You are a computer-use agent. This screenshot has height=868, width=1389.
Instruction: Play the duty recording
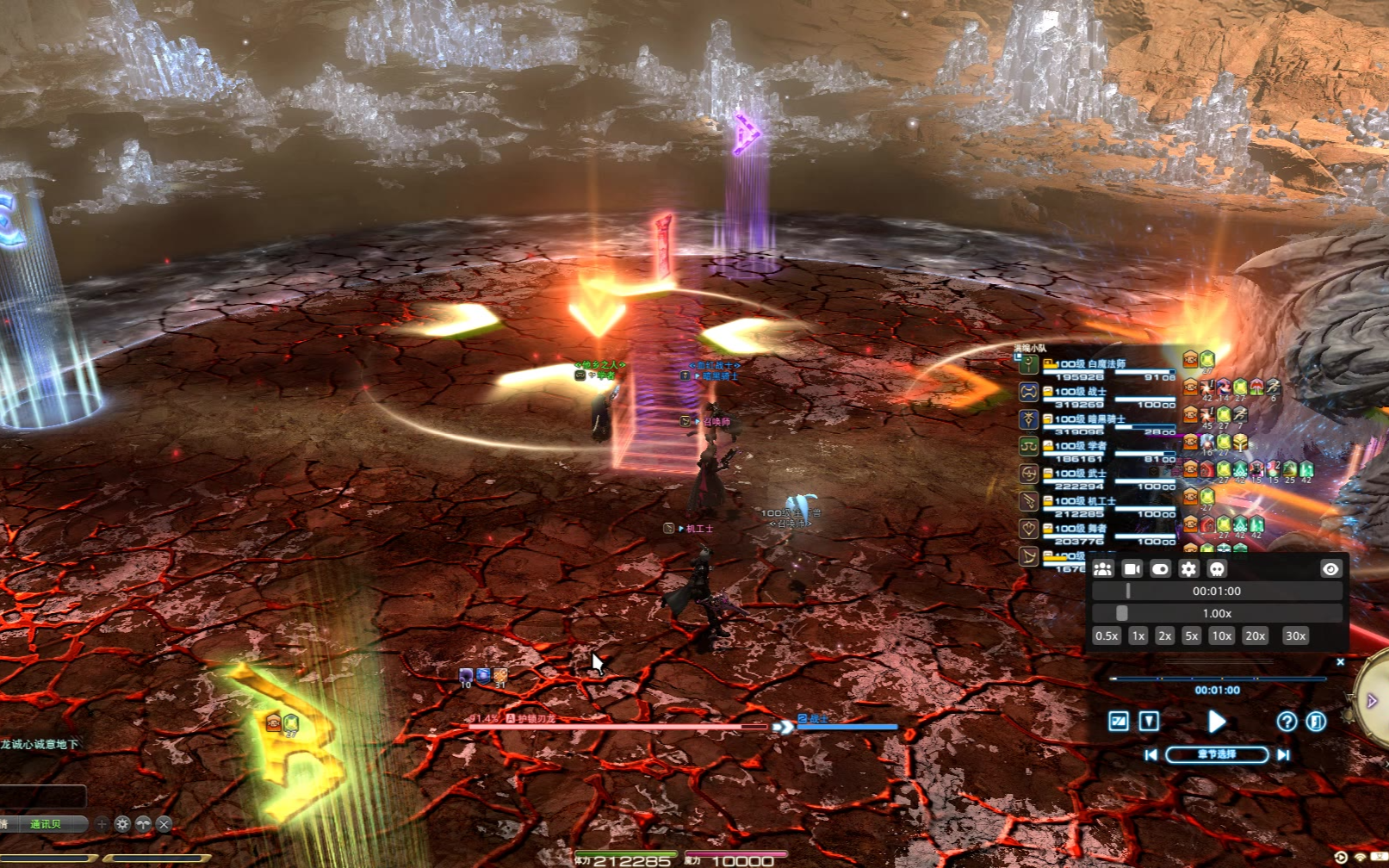coord(1216,722)
